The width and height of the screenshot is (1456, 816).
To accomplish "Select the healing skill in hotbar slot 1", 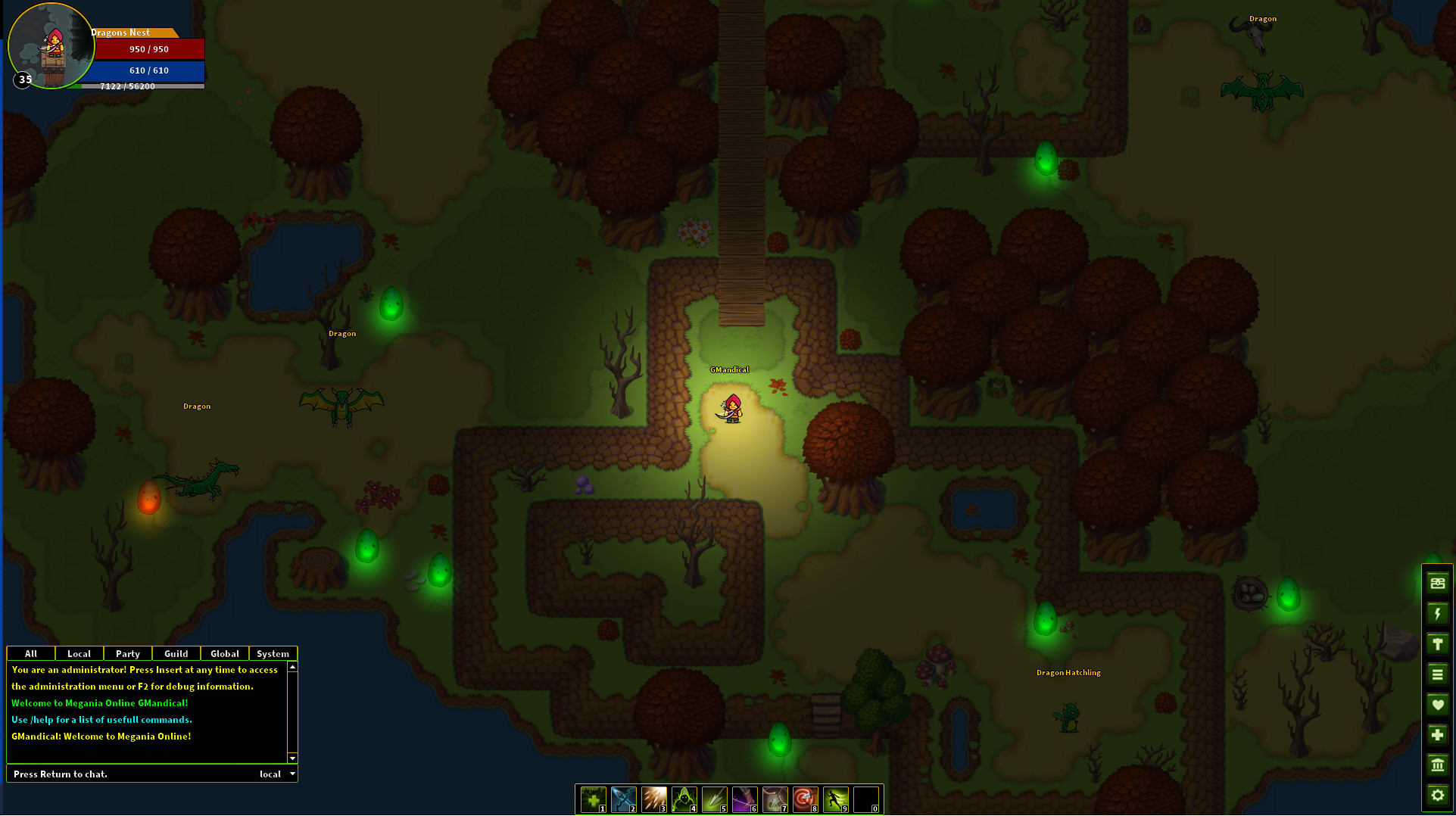I will tap(593, 799).
